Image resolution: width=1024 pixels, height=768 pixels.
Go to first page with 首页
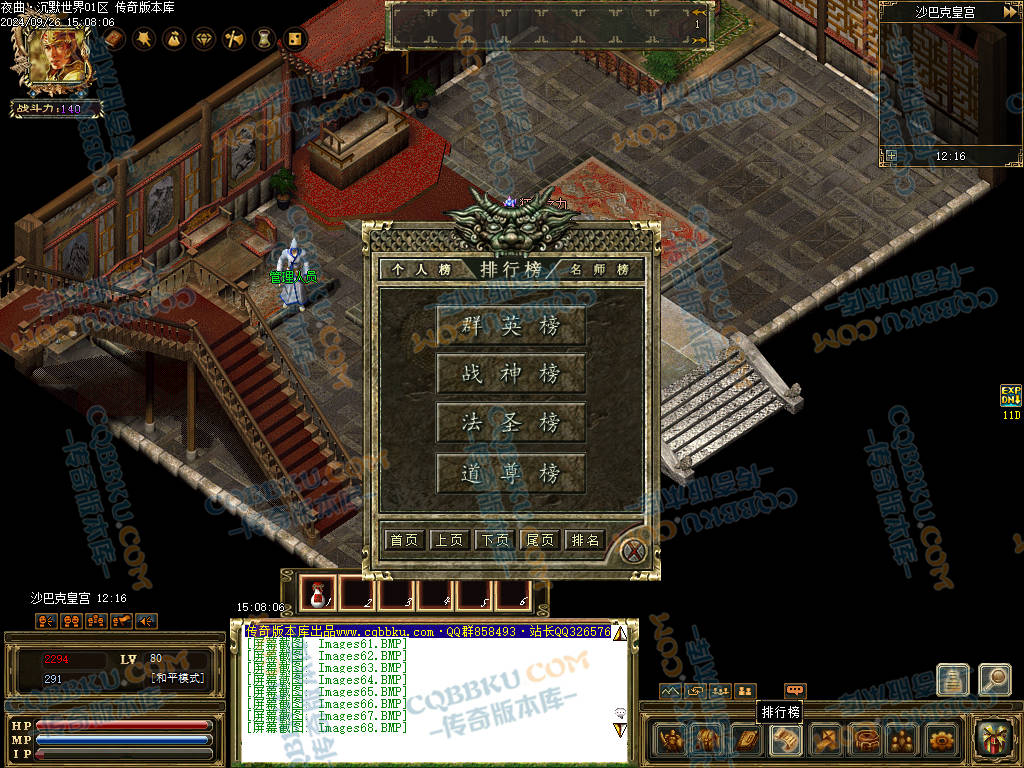(404, 540)
